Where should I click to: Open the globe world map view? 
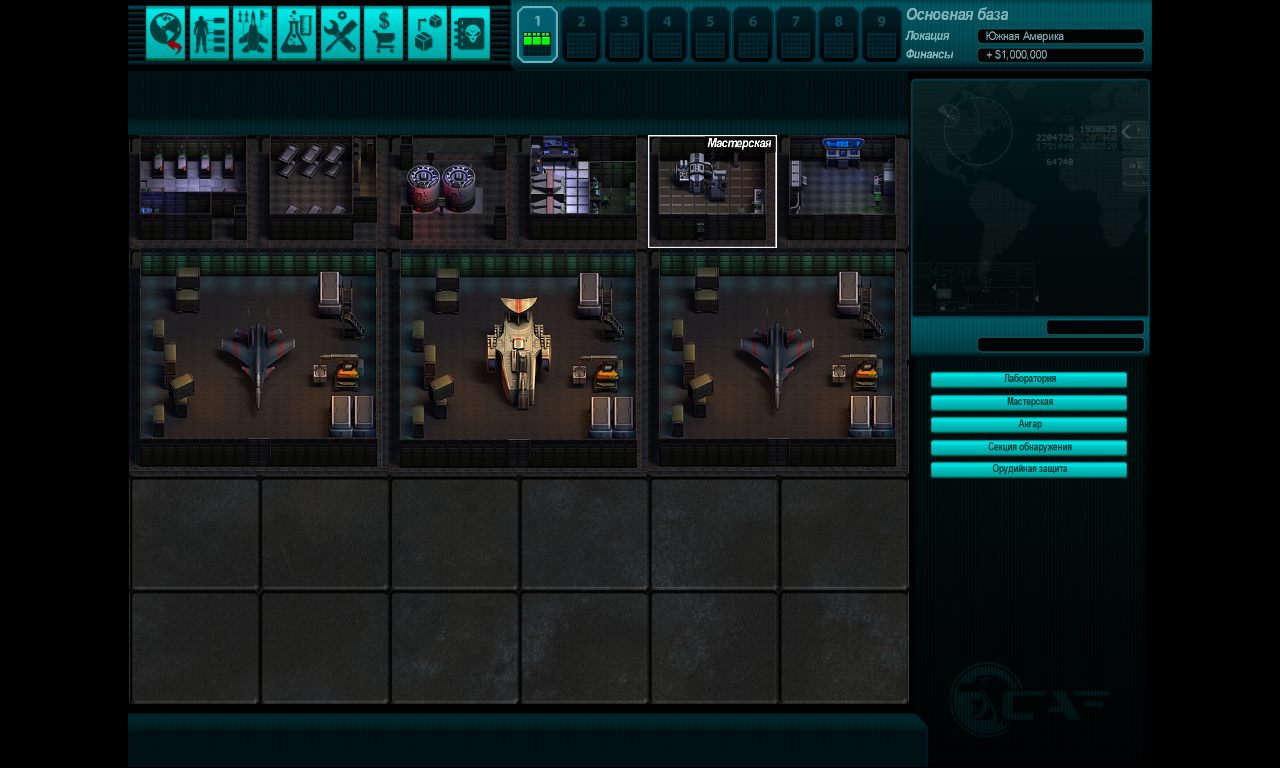(x=166, y=33)
